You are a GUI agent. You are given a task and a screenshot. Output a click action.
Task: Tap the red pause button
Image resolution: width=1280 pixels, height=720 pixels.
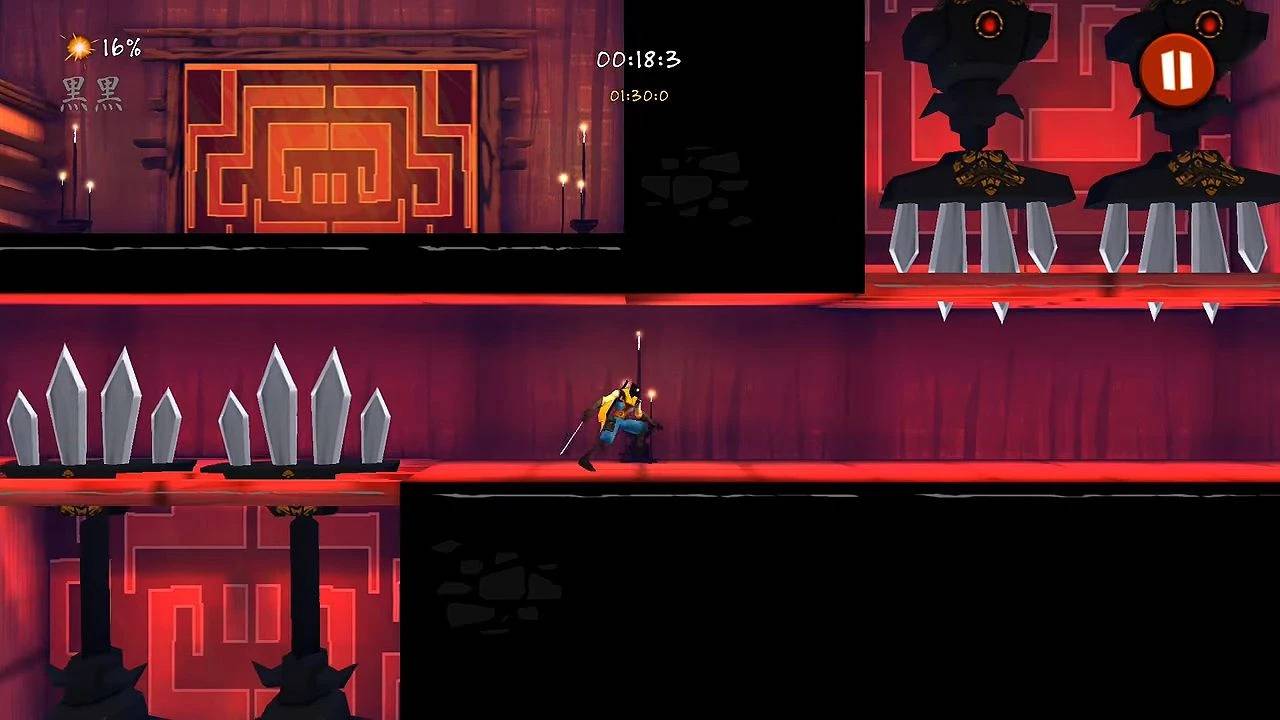tap(1175, 70)
